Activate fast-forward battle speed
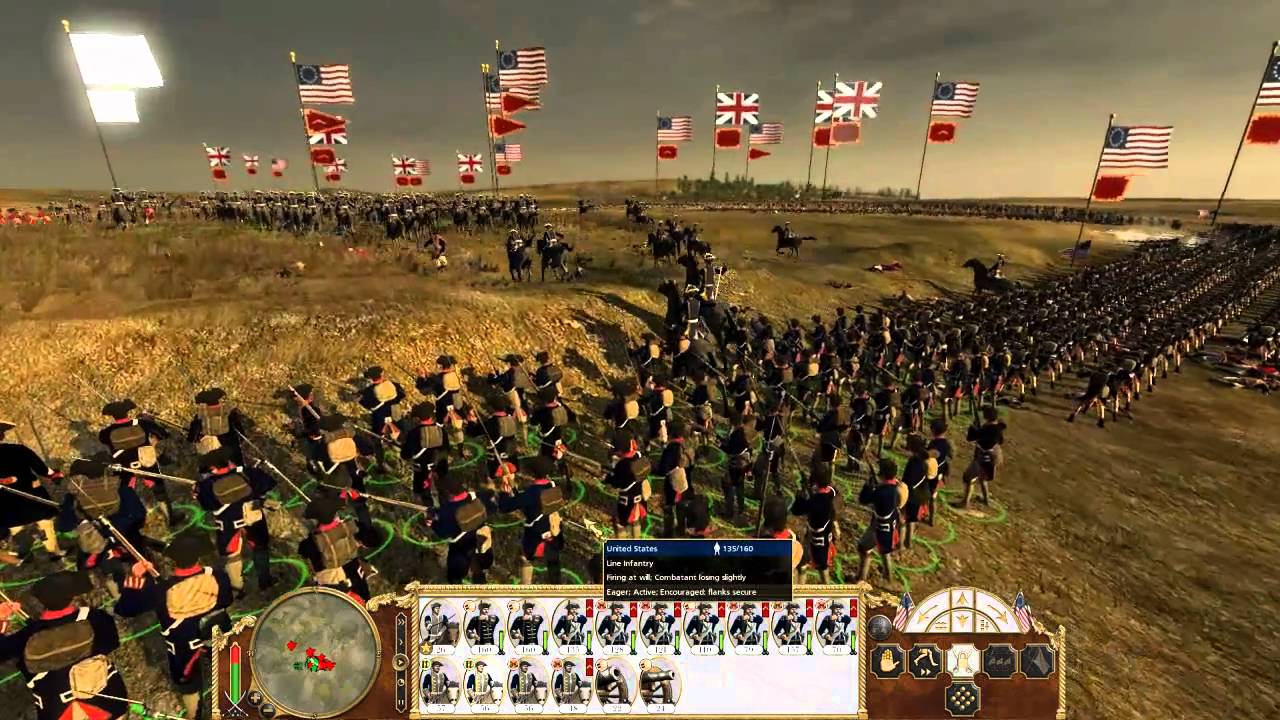 coord(401,621)
